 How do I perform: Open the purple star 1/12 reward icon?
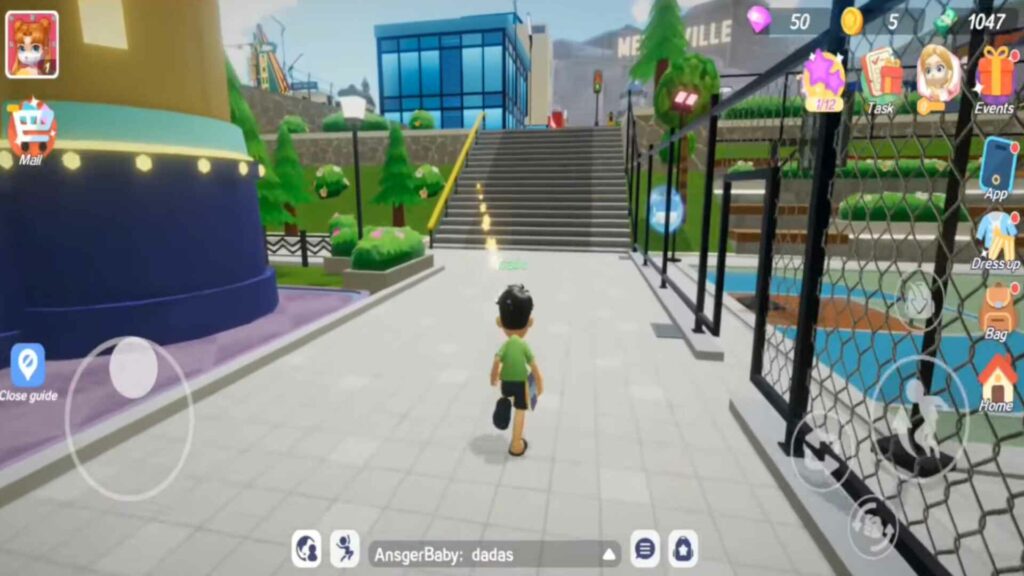point(824,78)
